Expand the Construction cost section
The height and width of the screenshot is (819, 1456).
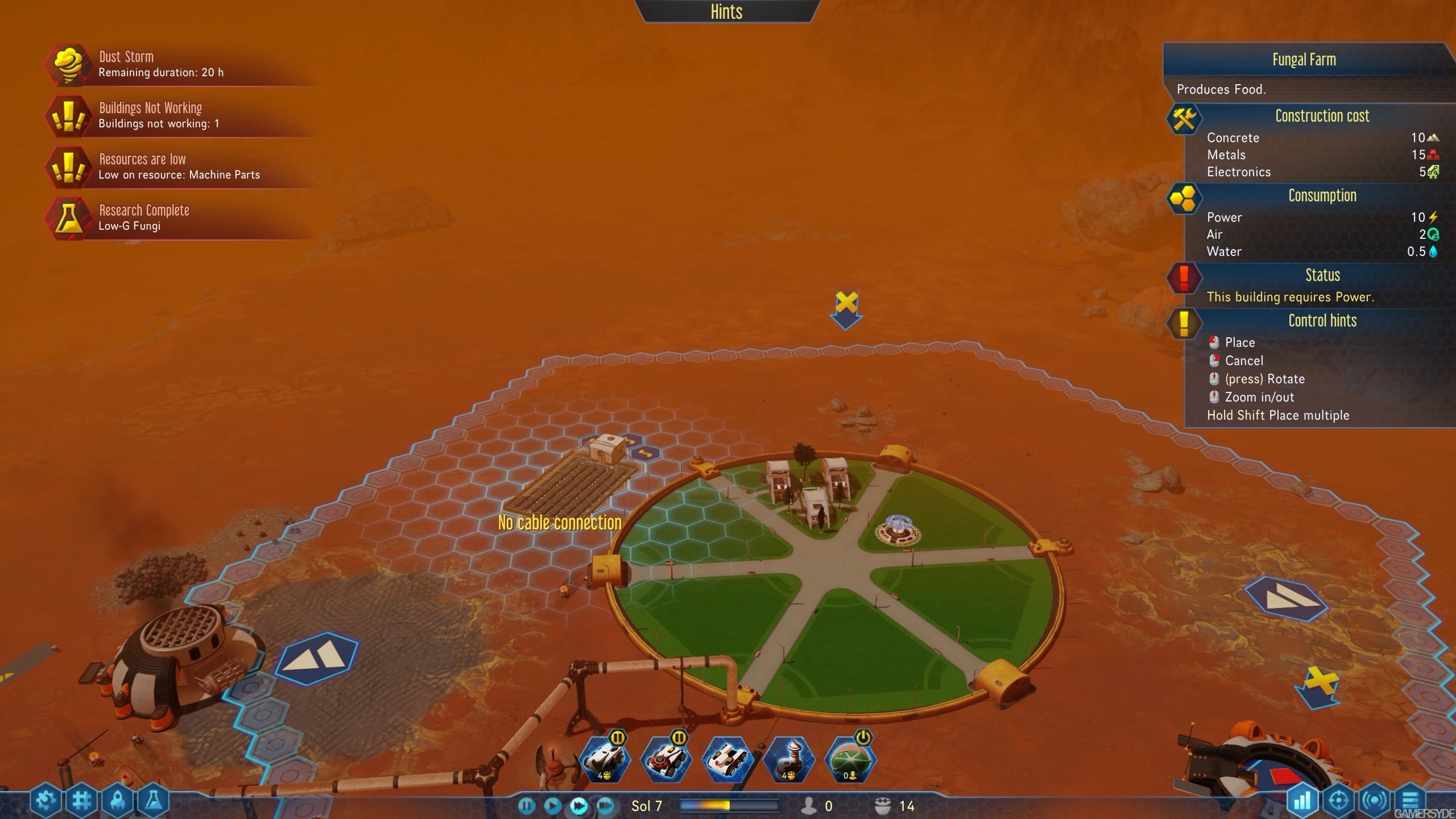(x=1322, y=116)
